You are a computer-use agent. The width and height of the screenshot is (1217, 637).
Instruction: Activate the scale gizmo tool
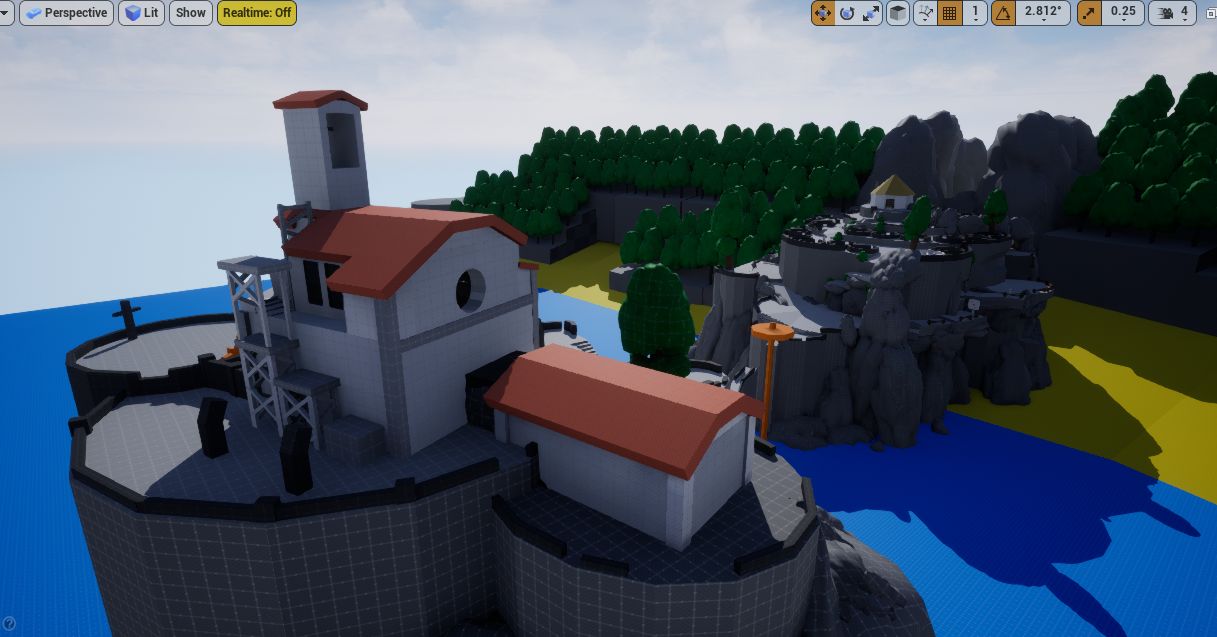[x=871, y=13]
